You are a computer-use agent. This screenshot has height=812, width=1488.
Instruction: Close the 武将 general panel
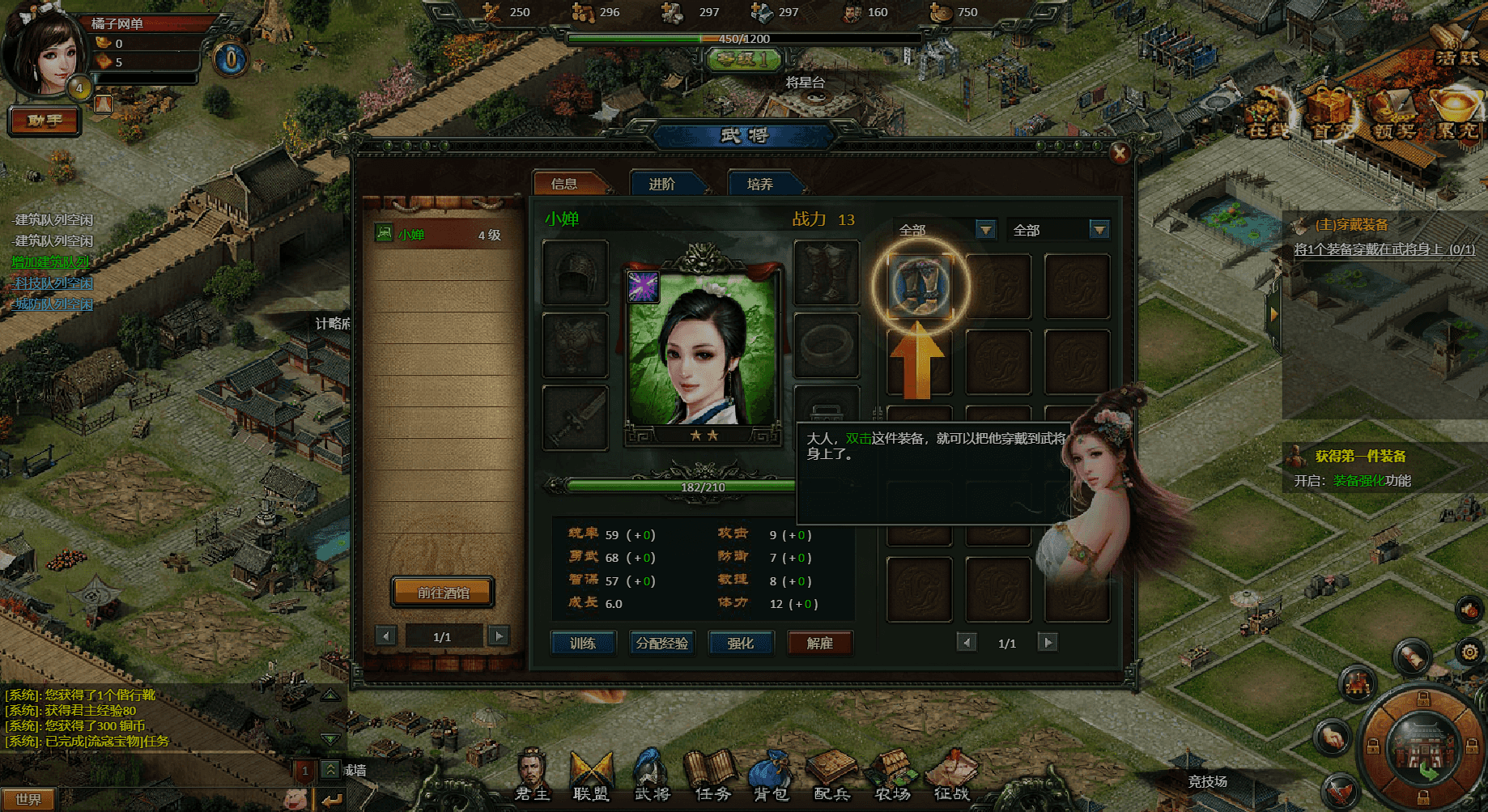coord(1120,152)
